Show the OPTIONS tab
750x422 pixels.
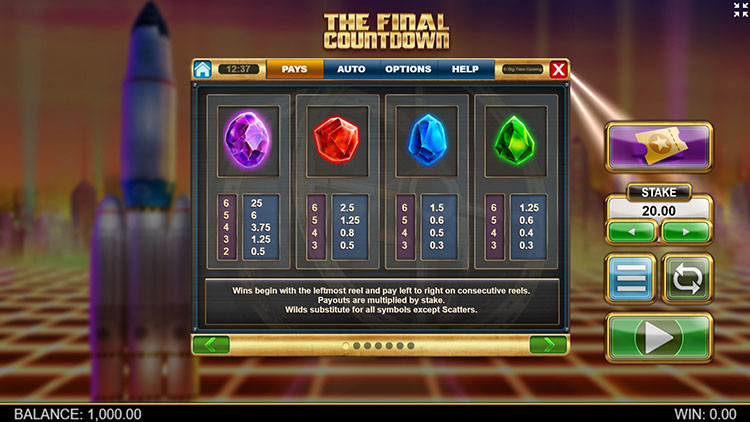pos(408,70)
